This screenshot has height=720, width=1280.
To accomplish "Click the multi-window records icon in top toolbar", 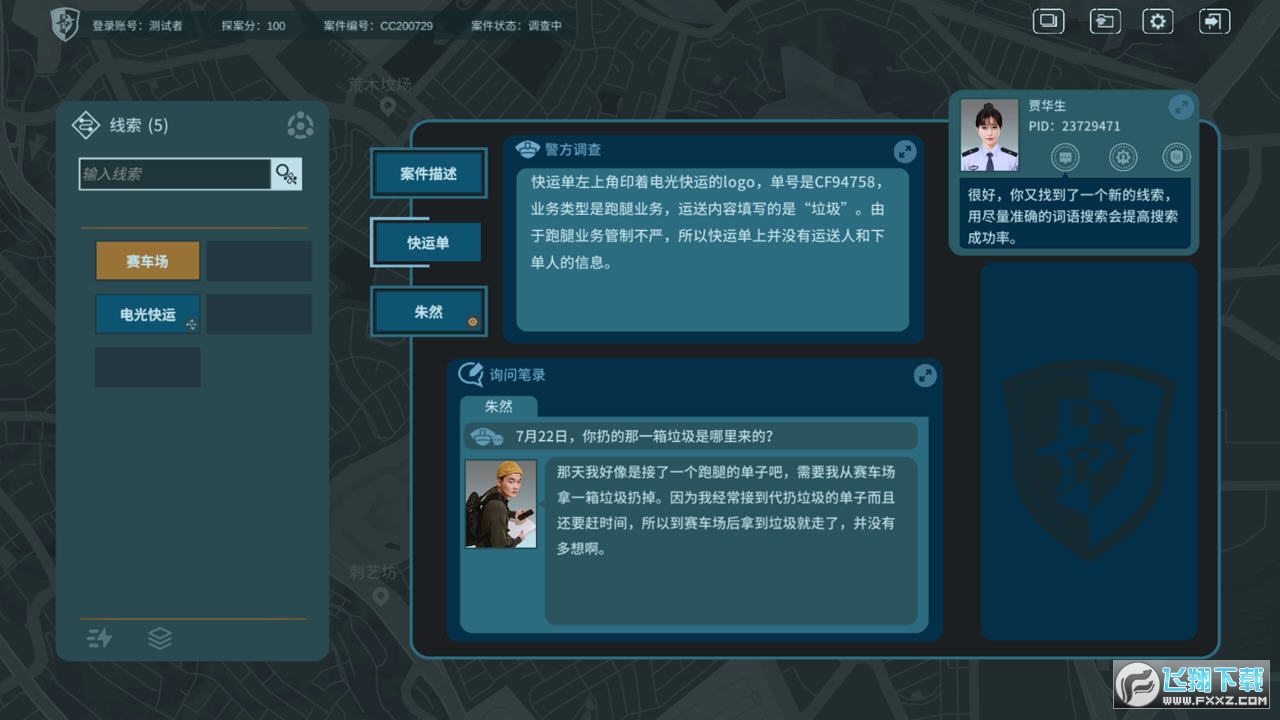I will coord(1048,20).
